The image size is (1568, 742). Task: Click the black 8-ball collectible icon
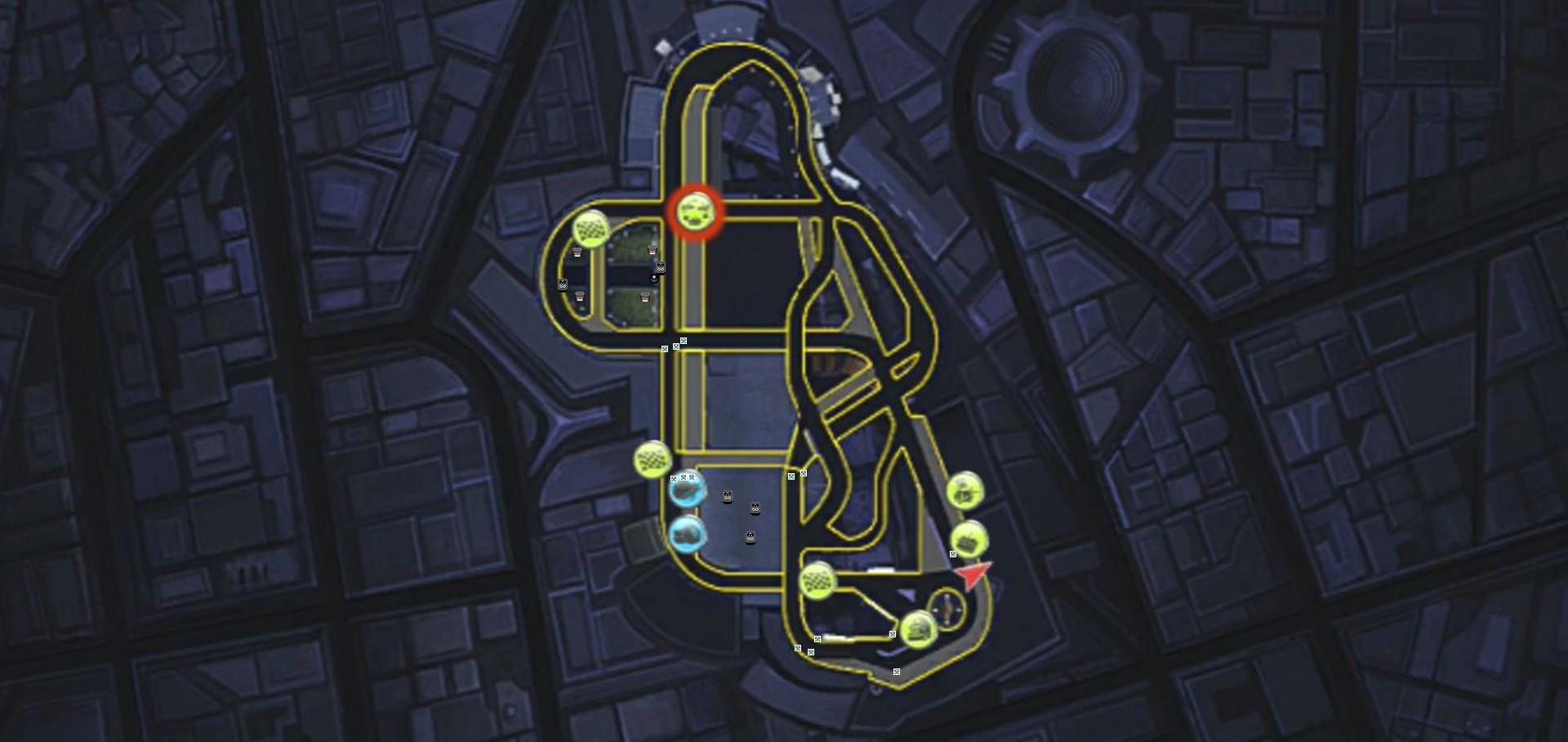click(654, 279)
